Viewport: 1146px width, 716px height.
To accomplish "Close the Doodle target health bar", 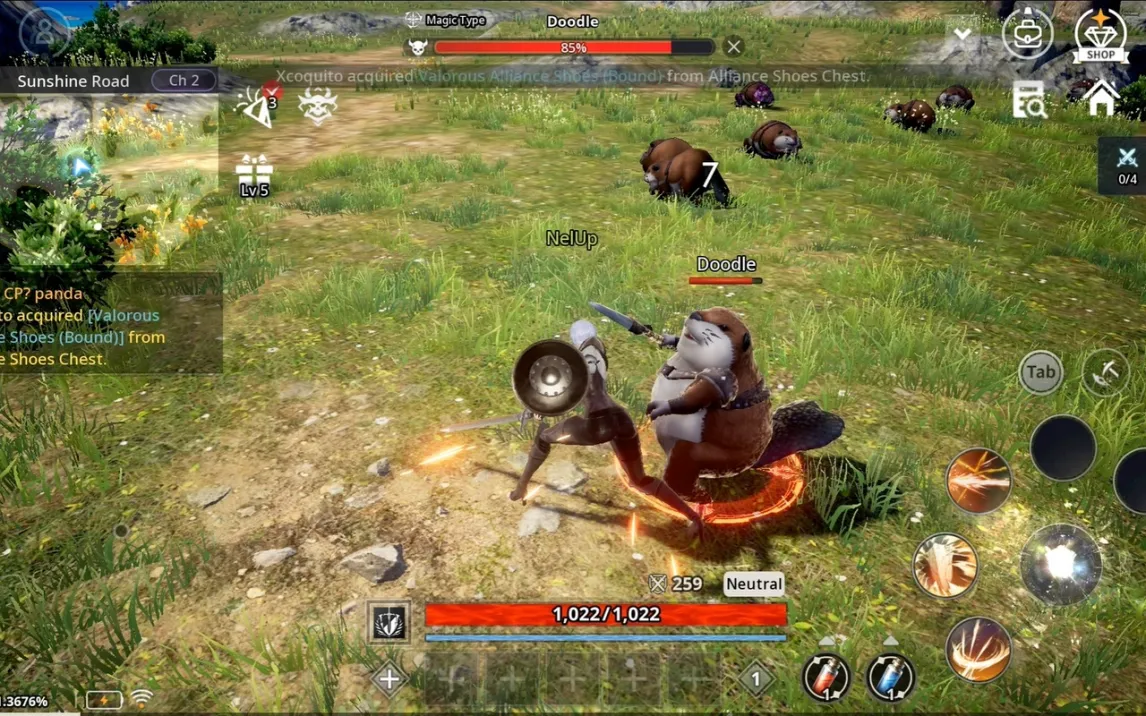I will click(x=734, y=47).
